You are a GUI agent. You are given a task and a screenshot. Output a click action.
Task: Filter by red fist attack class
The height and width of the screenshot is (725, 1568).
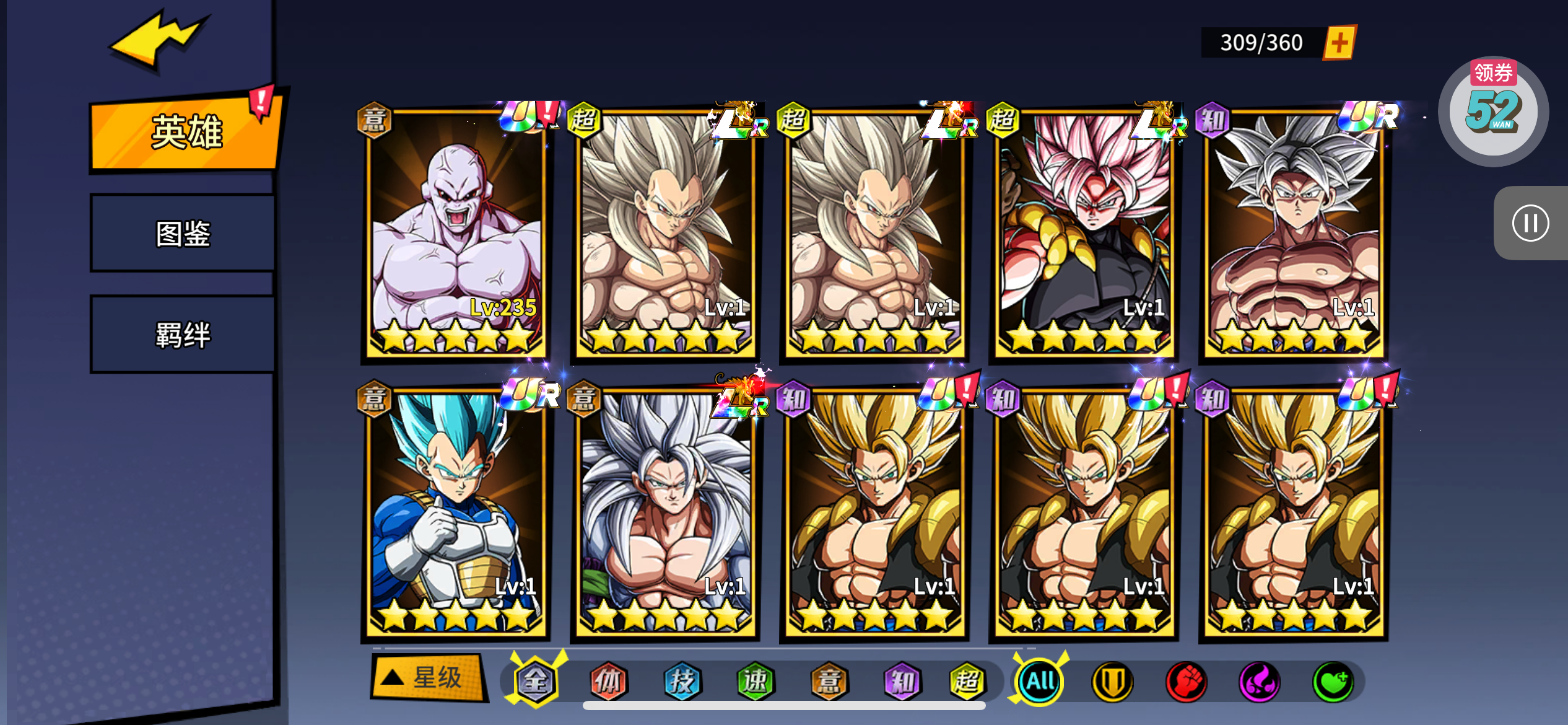(1186, 682)
